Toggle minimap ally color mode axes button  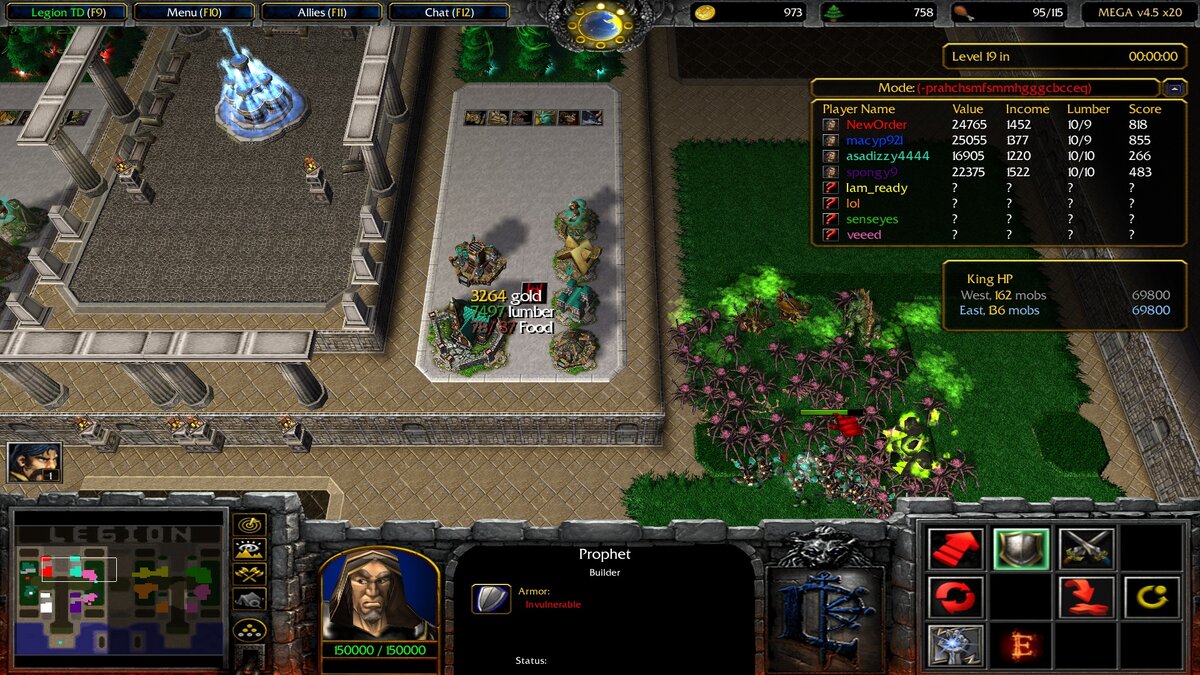(x=249, y=574)
